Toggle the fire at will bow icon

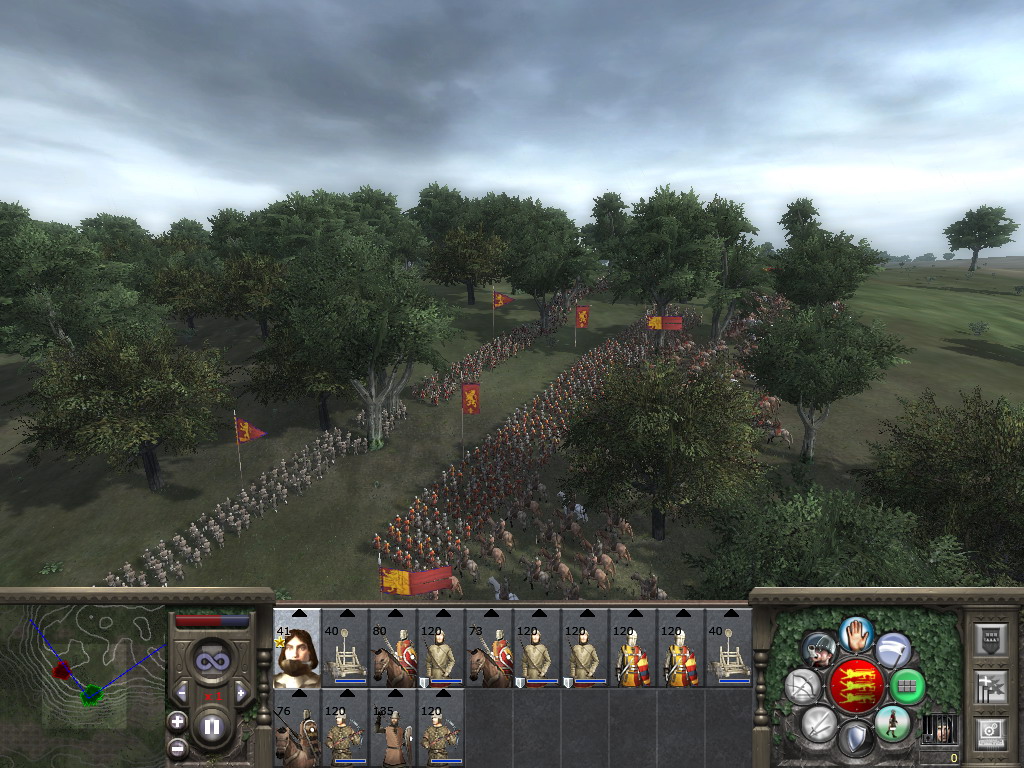(x=803, y=687)
